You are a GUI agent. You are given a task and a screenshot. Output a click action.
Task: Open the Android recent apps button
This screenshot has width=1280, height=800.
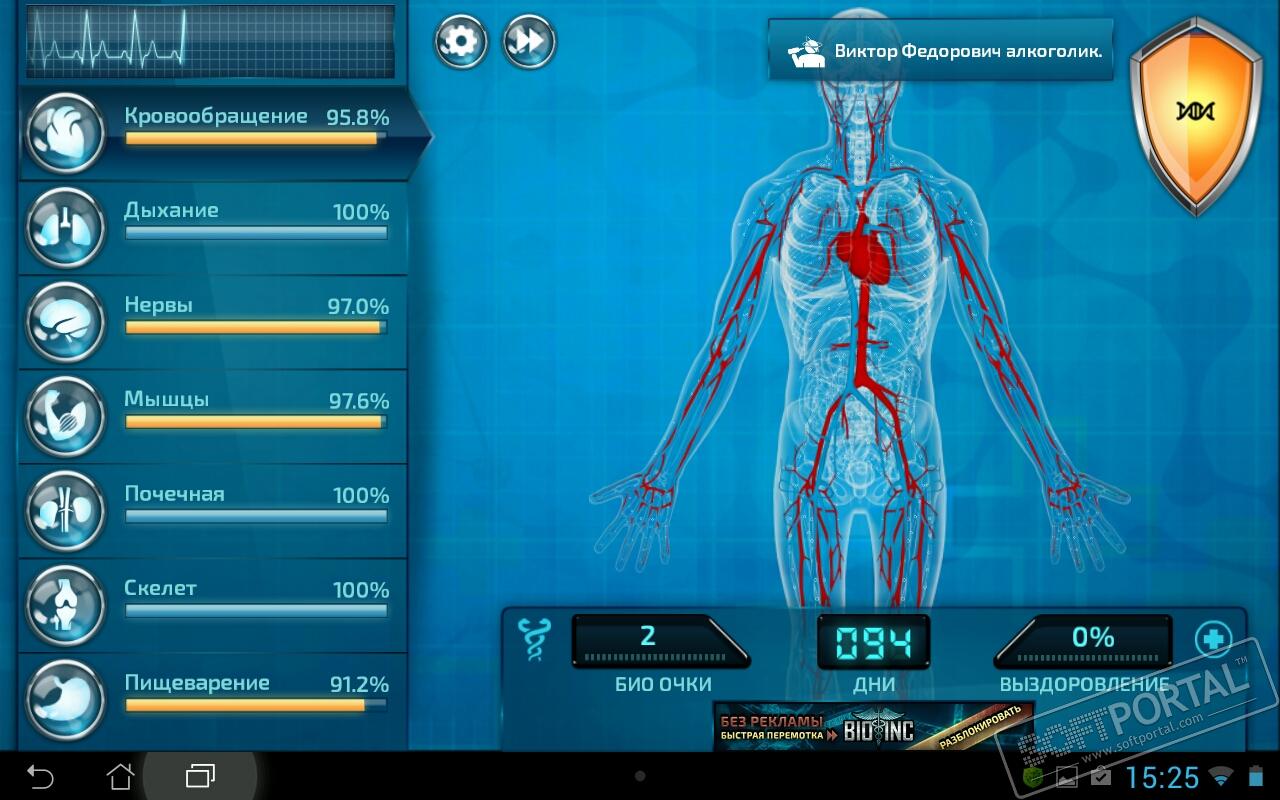click(x=200, y=776)
